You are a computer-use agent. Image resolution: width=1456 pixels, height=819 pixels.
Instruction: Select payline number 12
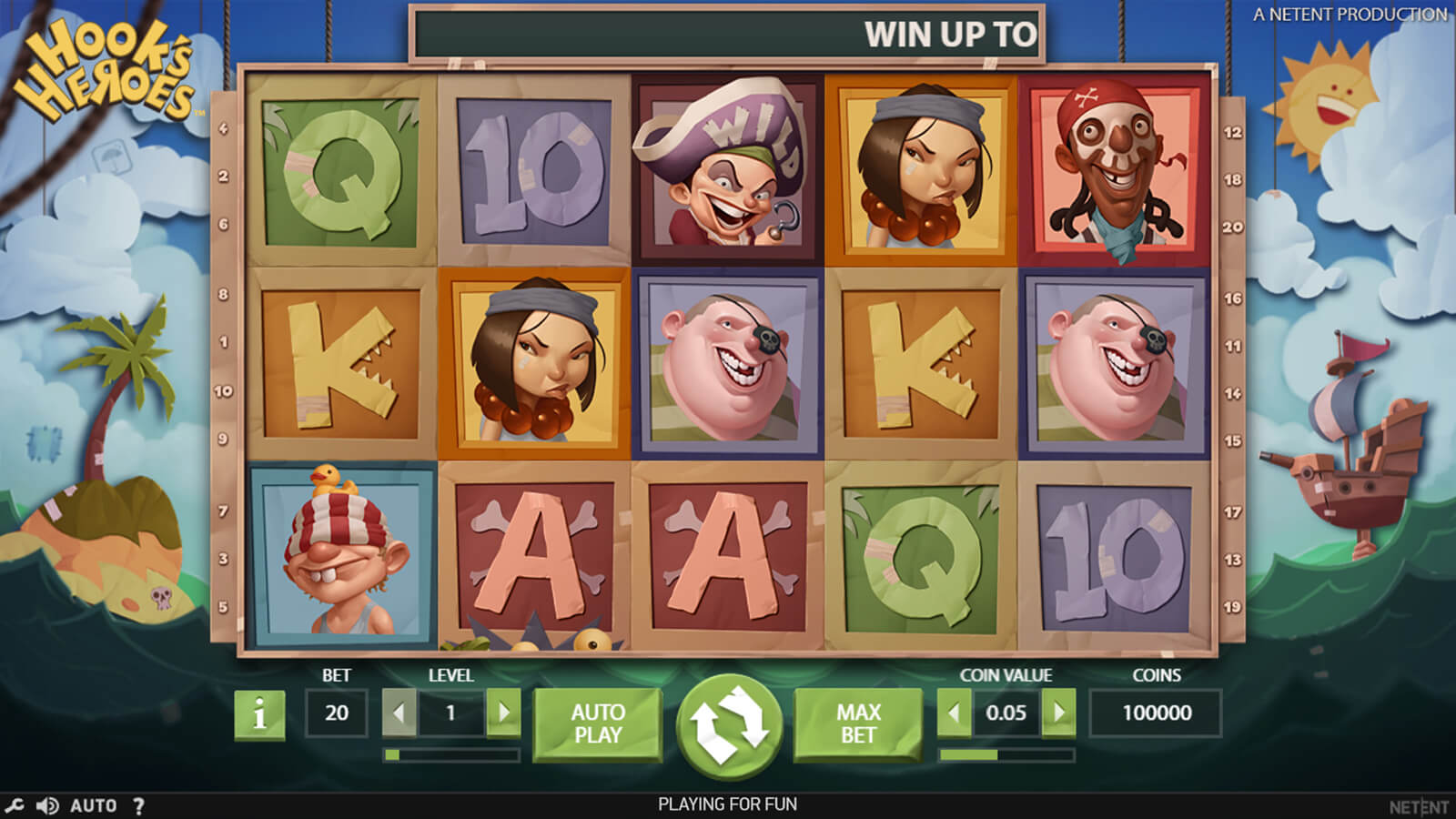point(1232,133)
